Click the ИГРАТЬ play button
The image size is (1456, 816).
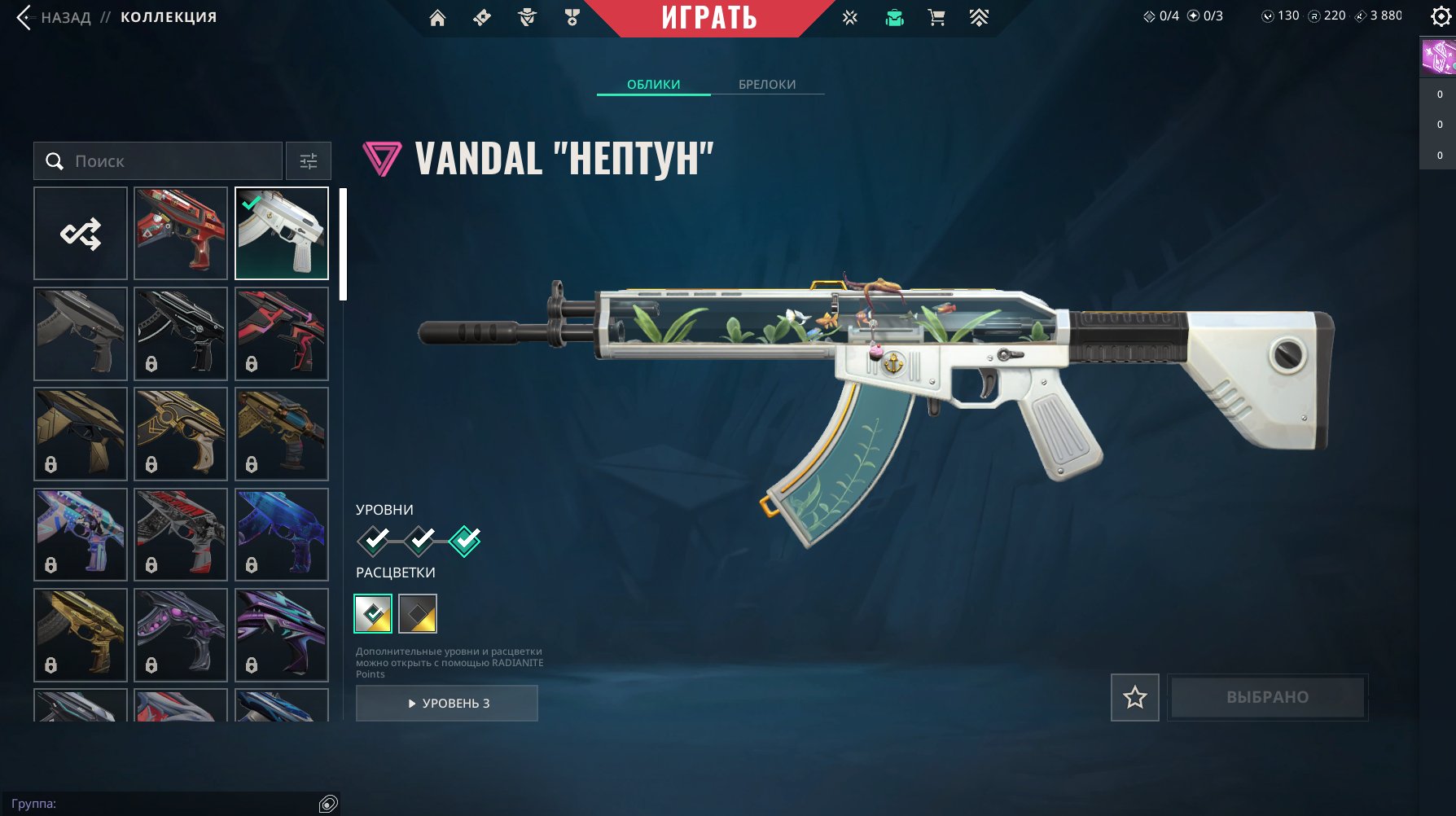(709, 18)
